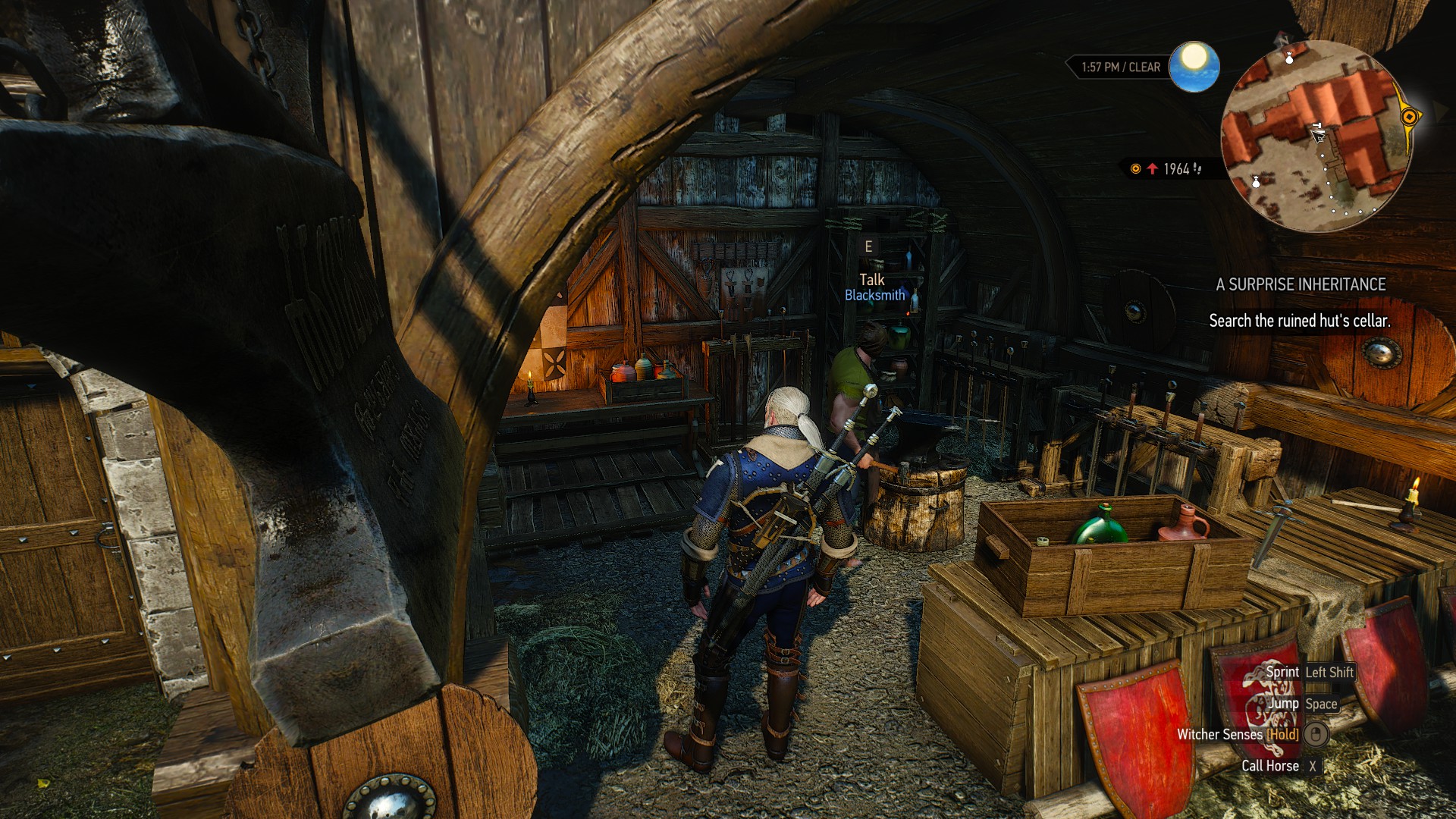Select the objective to search the ruined hut's cellar

tap(1299, 321)
